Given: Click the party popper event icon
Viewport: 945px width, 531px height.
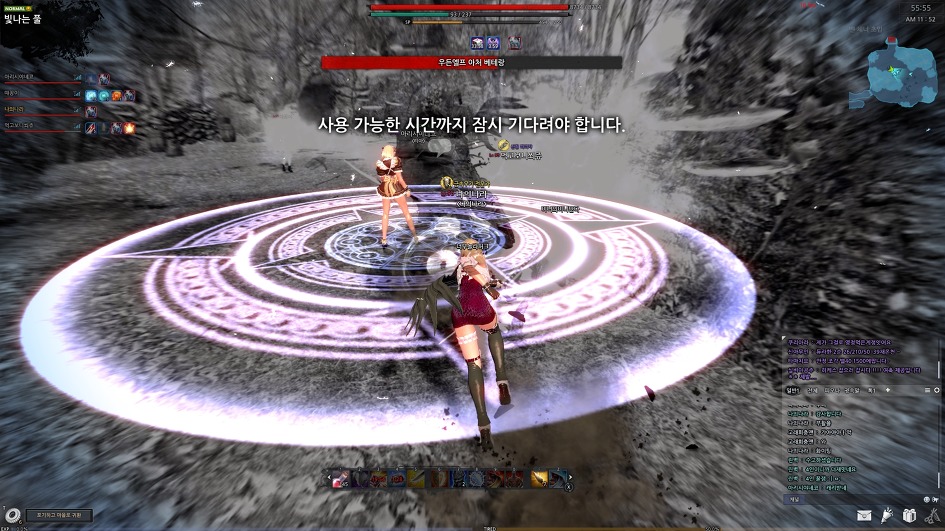Looking at the screenshot, I should [x=886, y=516].
